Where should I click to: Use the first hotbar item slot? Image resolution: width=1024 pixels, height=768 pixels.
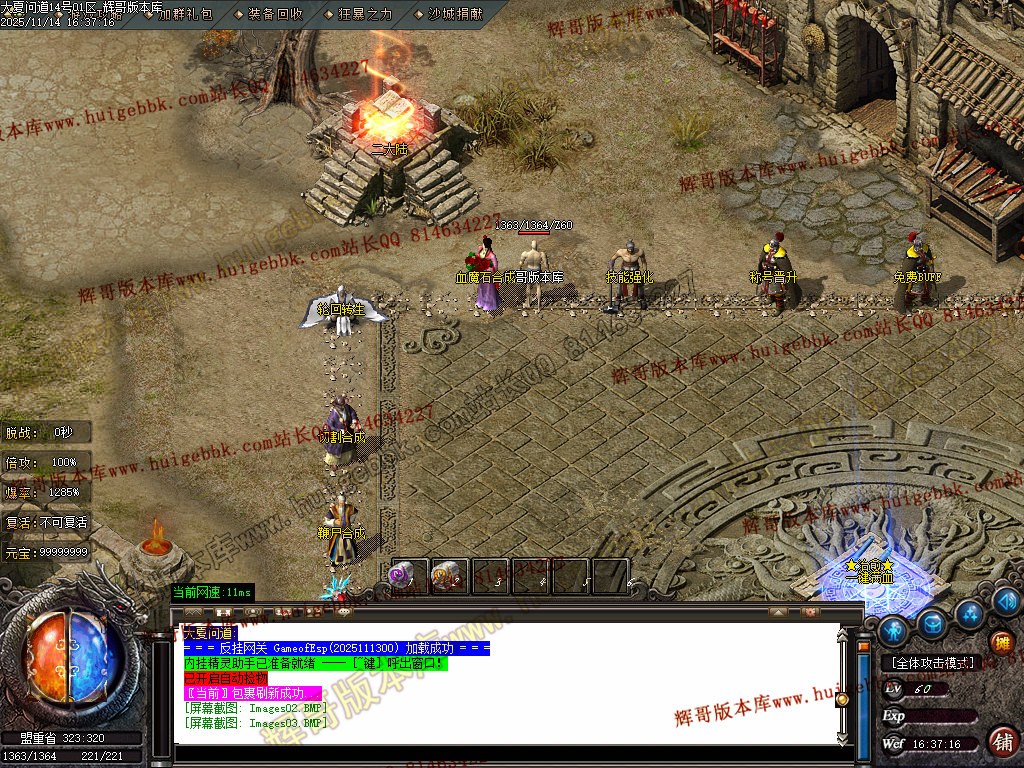pos(409,577)
